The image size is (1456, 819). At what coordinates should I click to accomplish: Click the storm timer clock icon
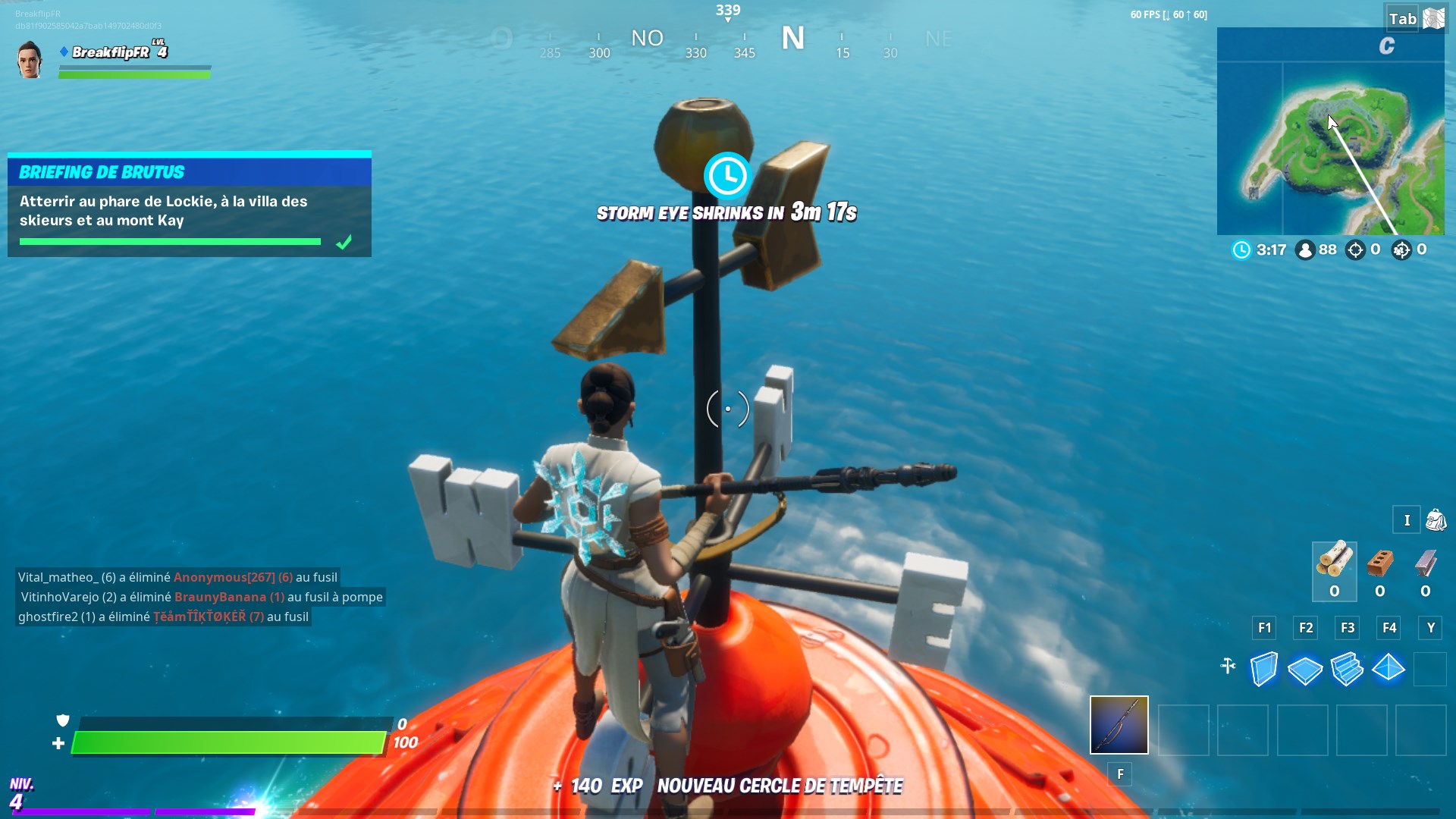click(1241, 249)
